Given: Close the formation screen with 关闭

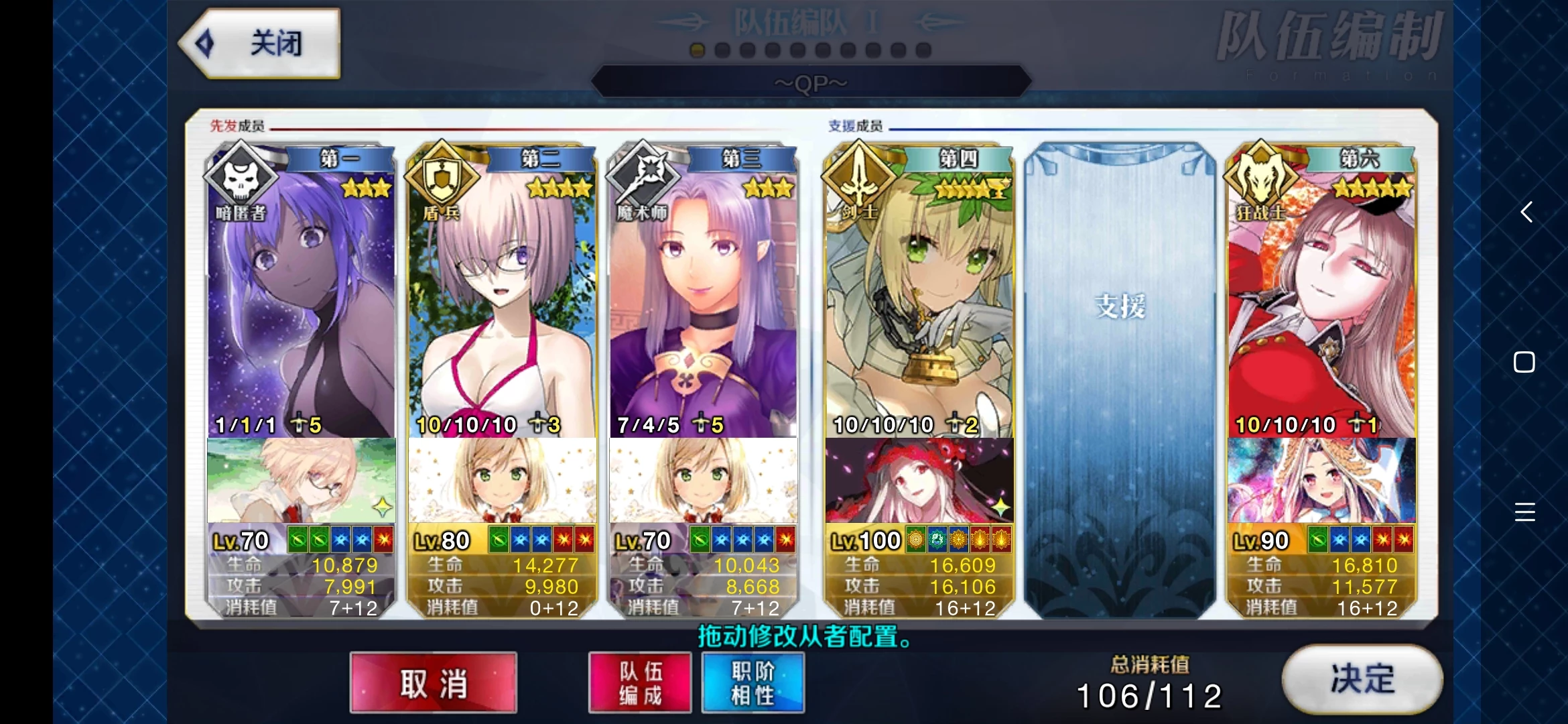Looking at the screenshot, I should tap(261, 44).
